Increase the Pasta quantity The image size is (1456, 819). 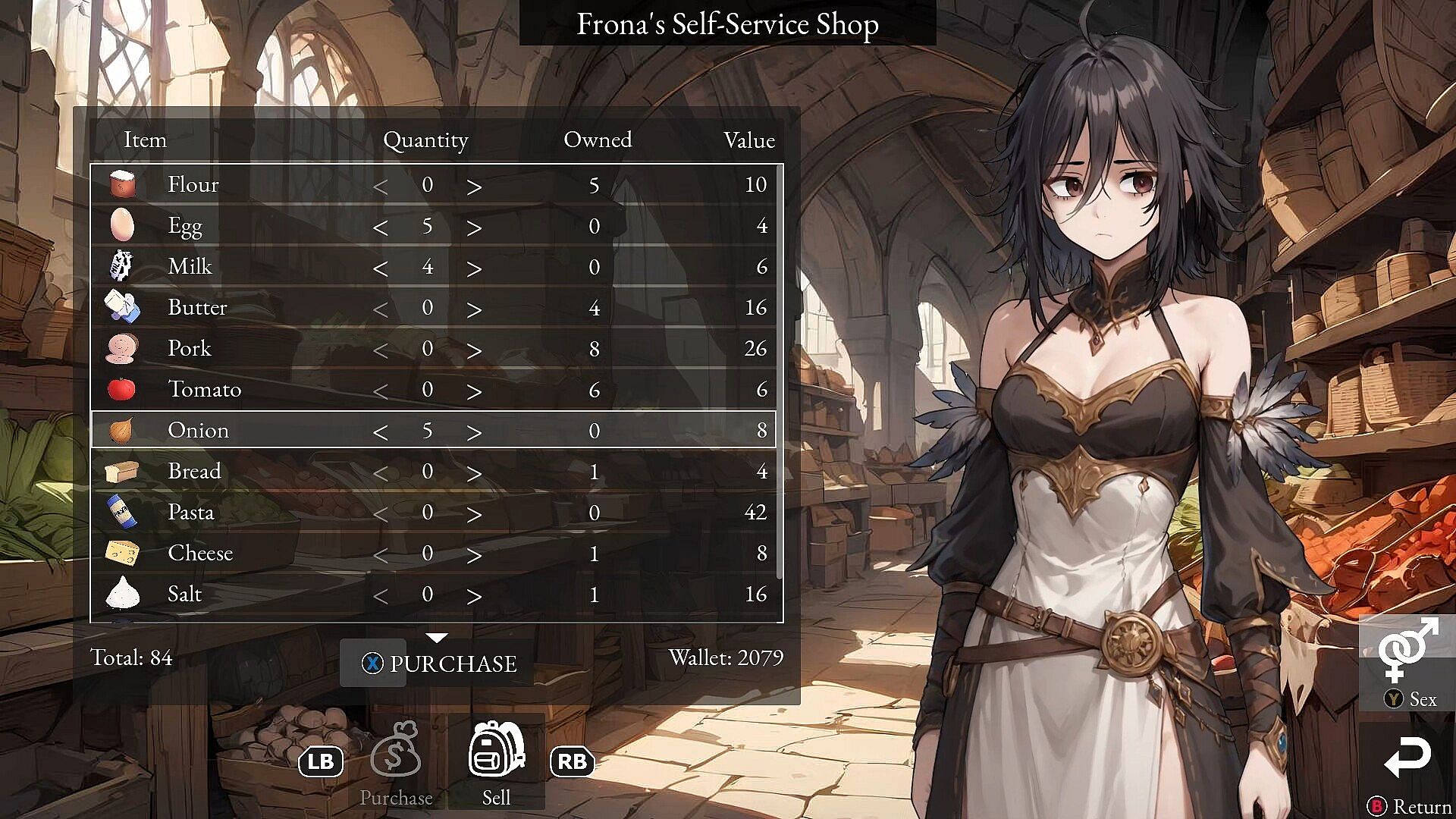[474, 513]
